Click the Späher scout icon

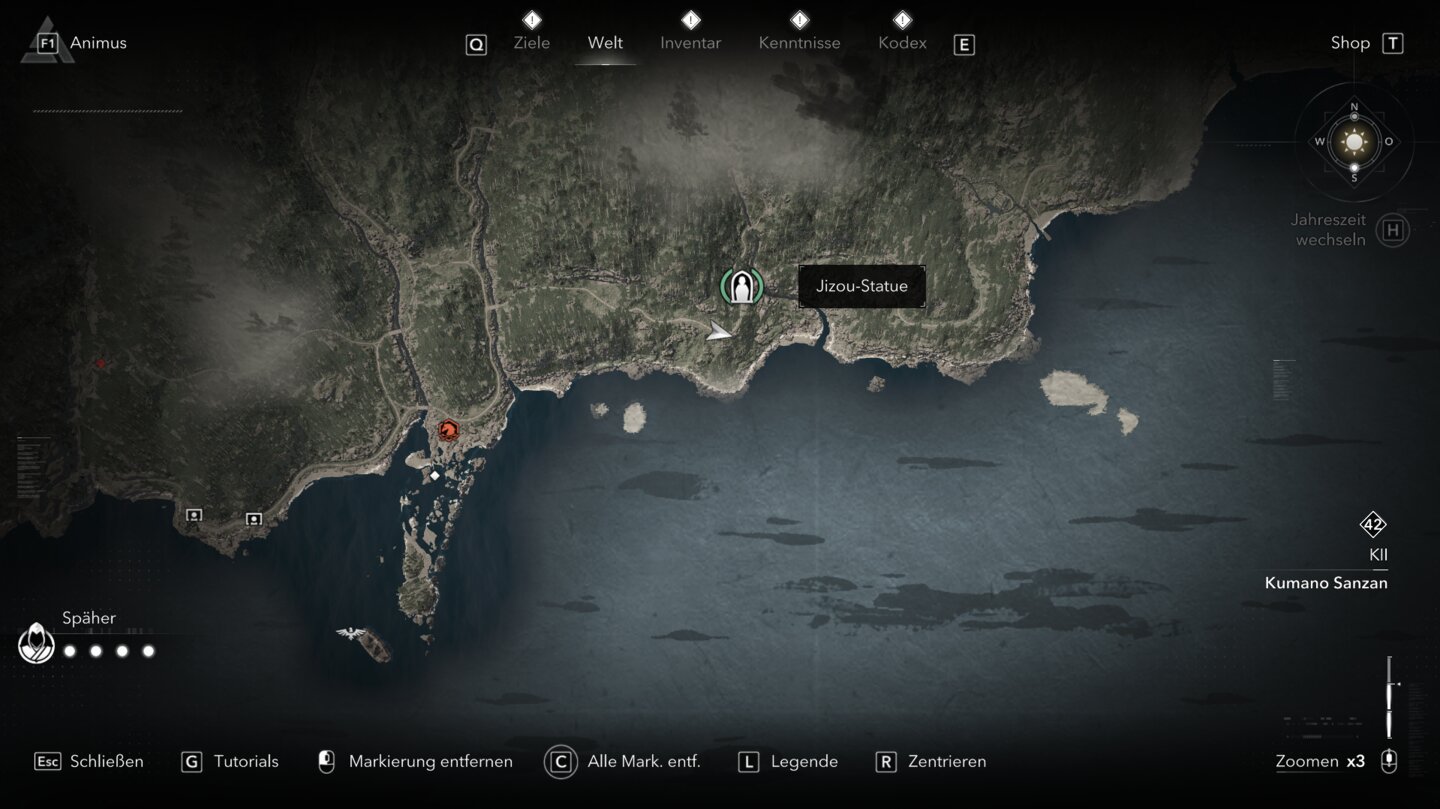pyautogui.click(x=36, y=643)
